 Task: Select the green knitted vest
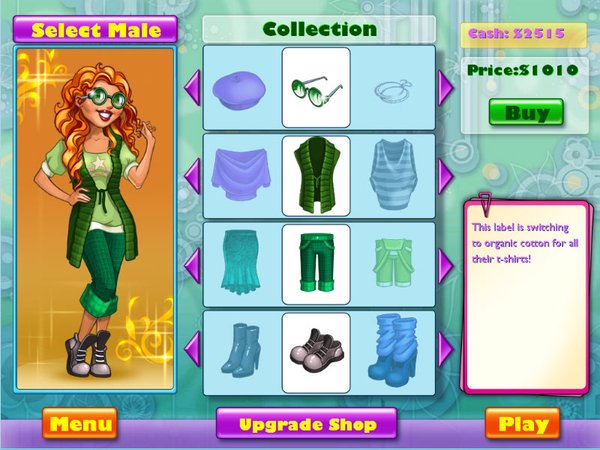coord(315,176)
